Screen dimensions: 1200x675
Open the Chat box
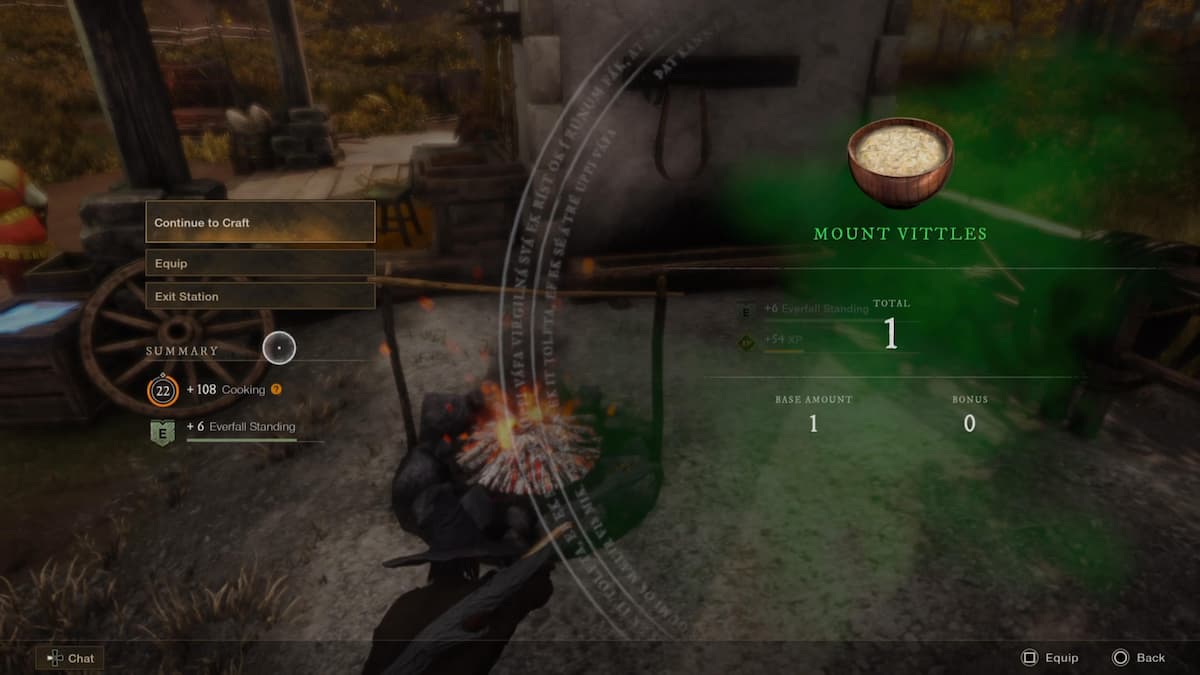coord(70,658)
